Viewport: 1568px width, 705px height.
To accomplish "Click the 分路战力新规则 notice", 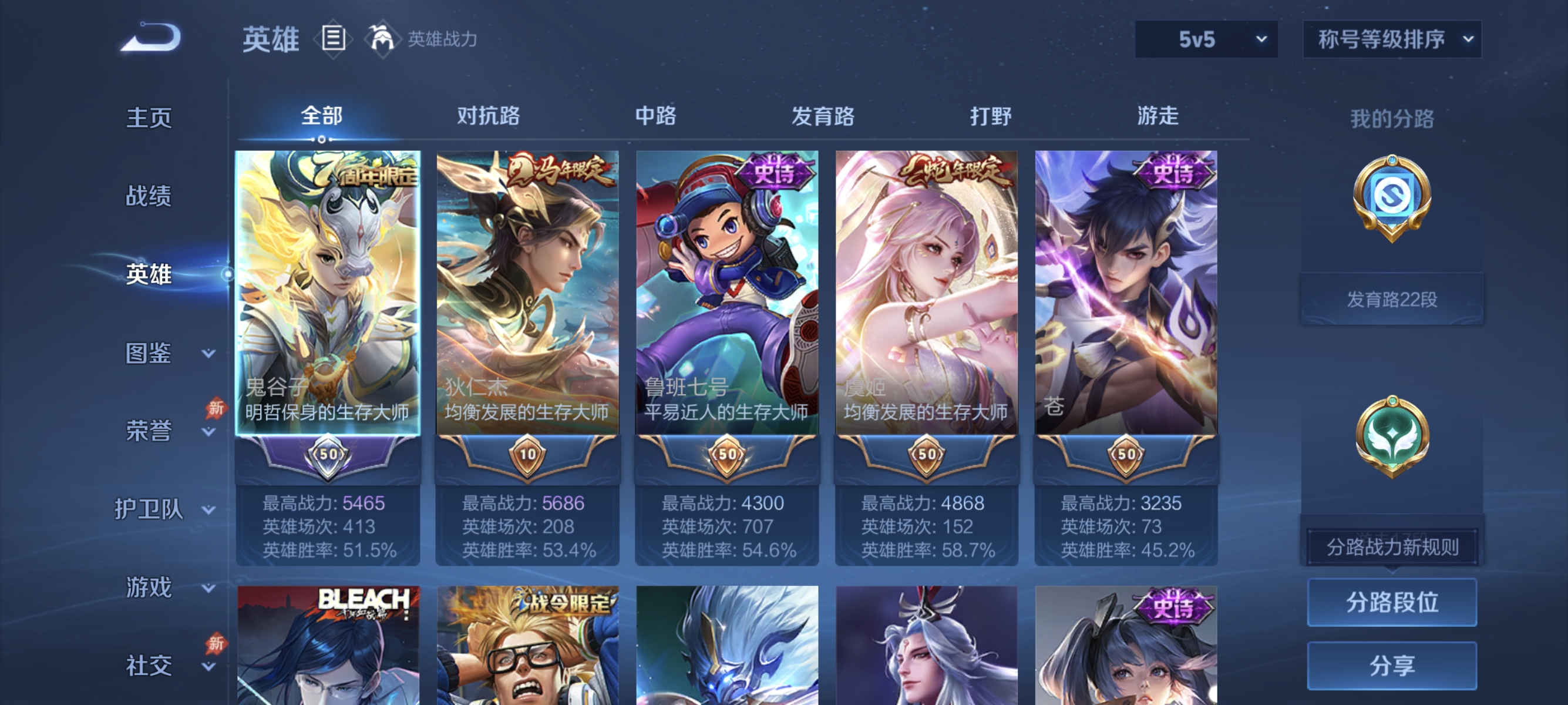I will click(x=1392, y=545).
